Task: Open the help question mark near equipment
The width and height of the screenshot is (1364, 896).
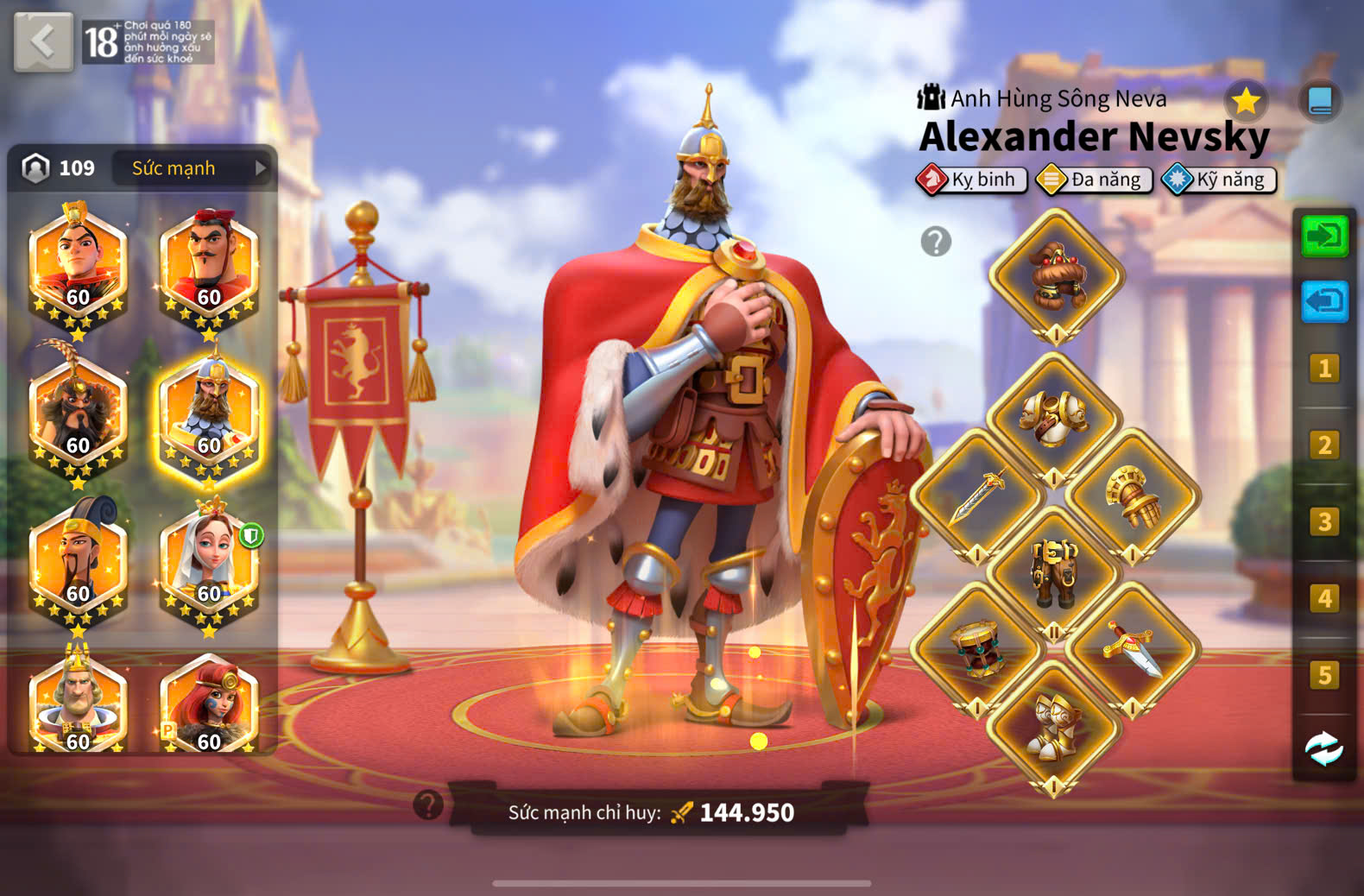Action: coord(936,242)
